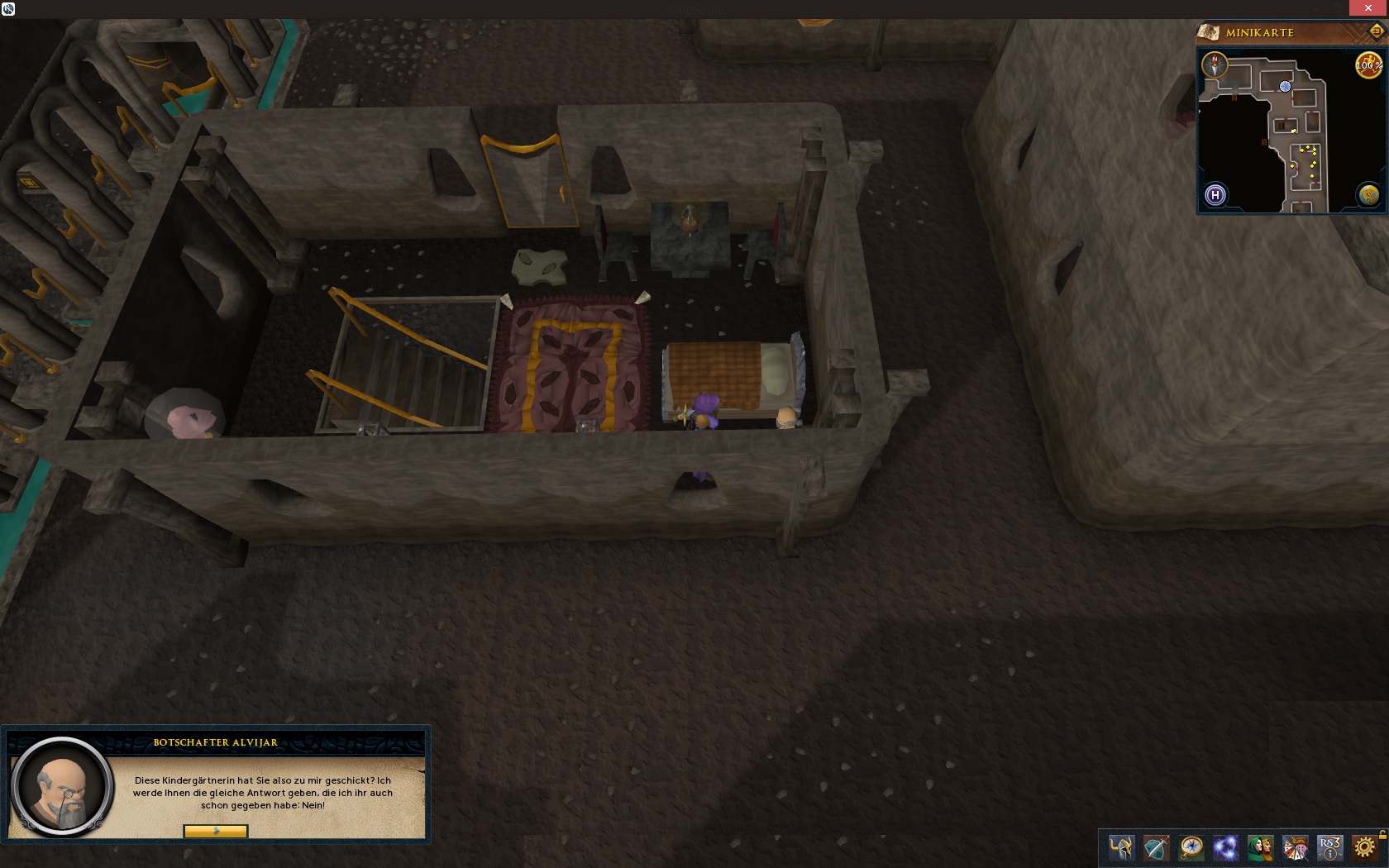Open the blue sparkles powers menu
The height and width of the screenshot is (868, 1389).
click(1225, 848)
